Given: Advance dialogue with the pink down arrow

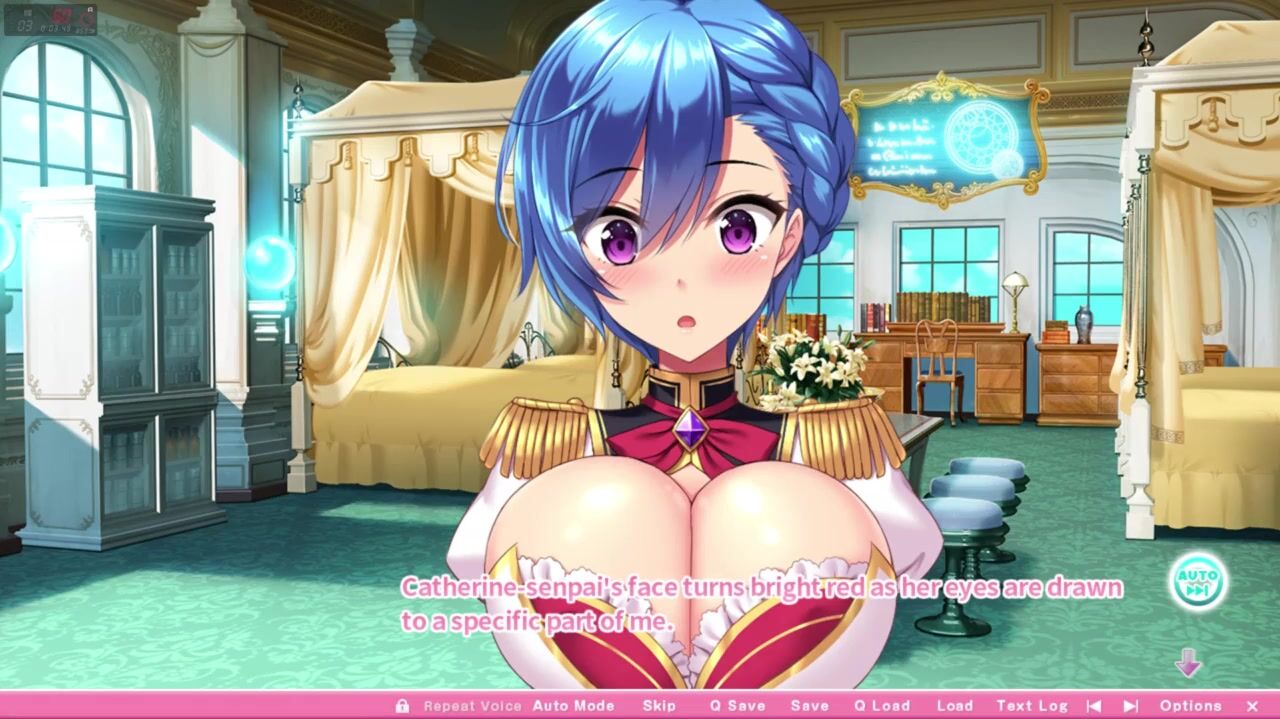Looking at the screenshot, I should tap(1188, 662).
